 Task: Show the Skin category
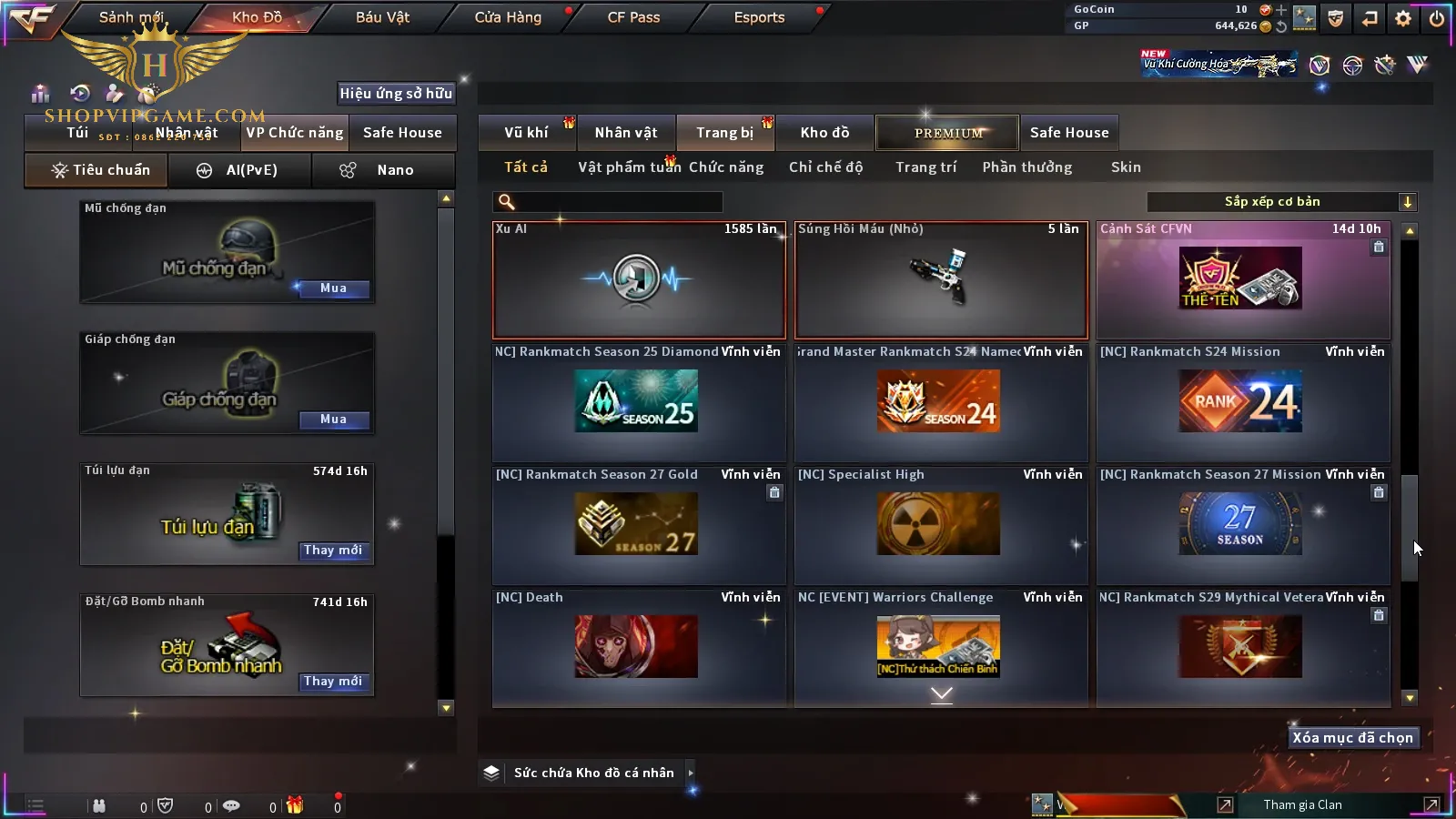pos(1126,167)
